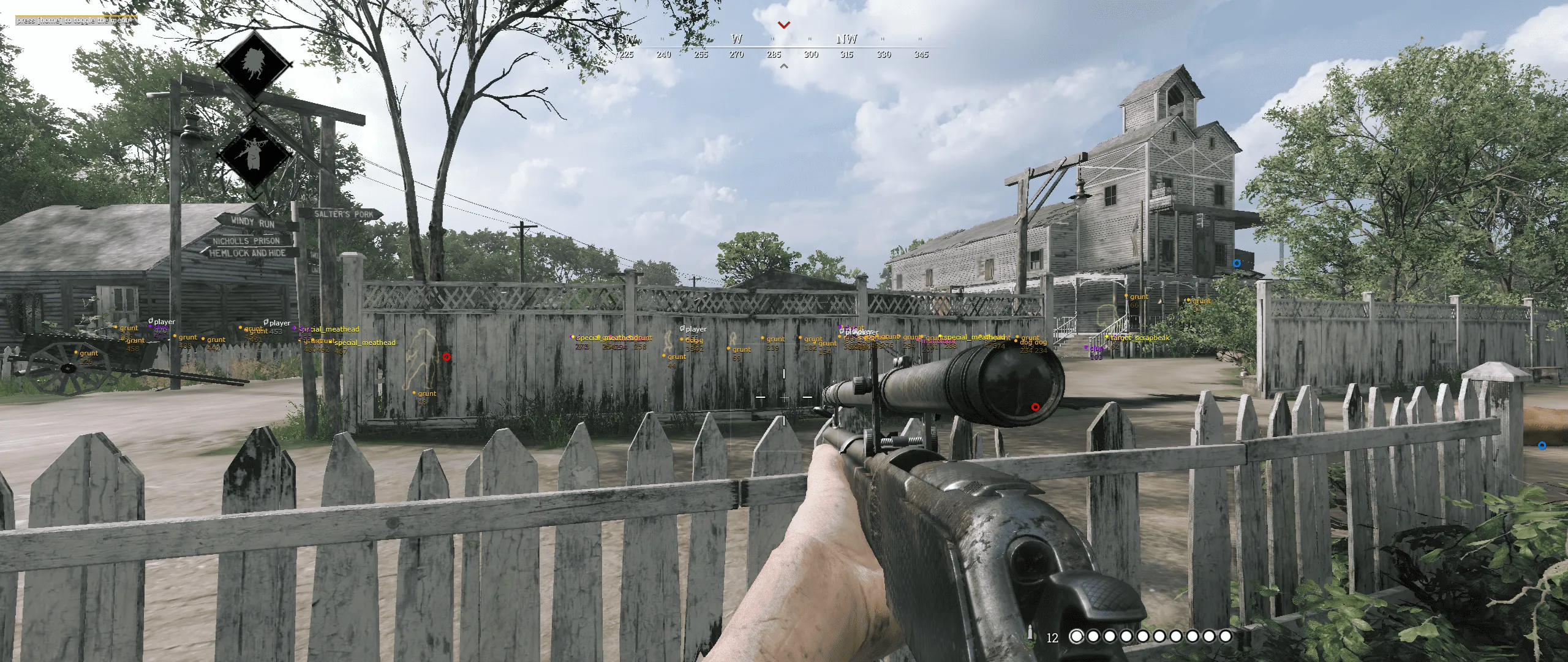
Task: Click the purple dot beside the 'clue' label
Action: tap(1086, 348)
